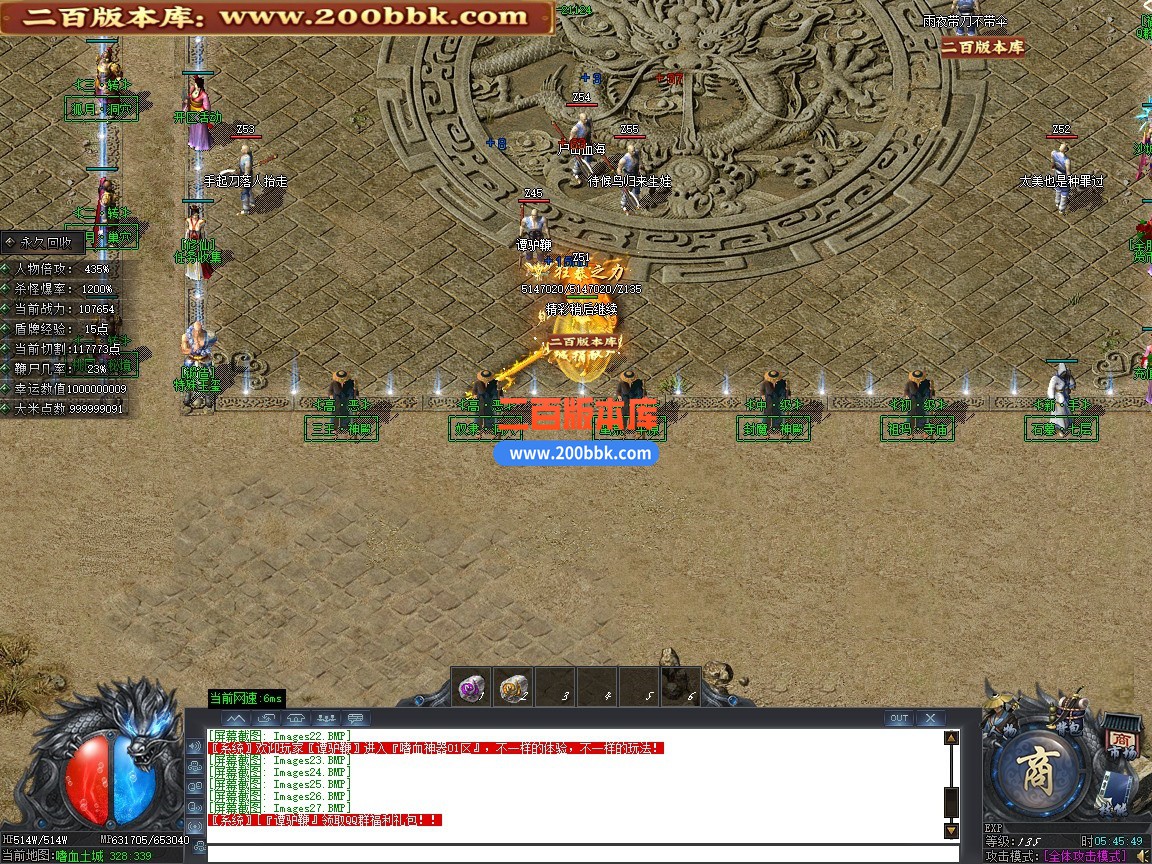Image resolution: width=1152 pixels, height=864 pixels.
Task: Open the chat bubble button on toolbar
Action: (x=356, y=718)
